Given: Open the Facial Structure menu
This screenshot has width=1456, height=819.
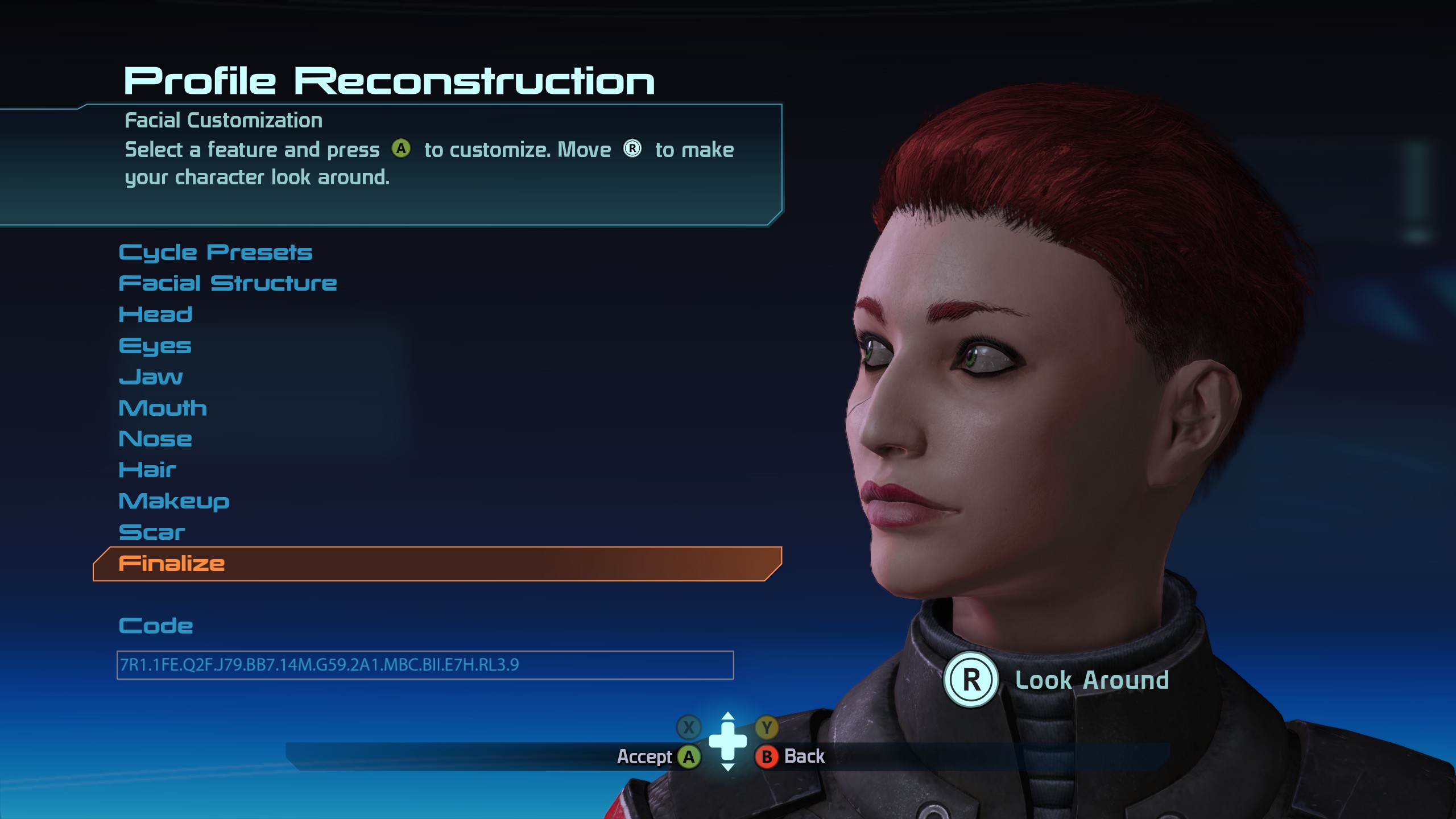Looking at the screenshot, I should tap(227, 283).
